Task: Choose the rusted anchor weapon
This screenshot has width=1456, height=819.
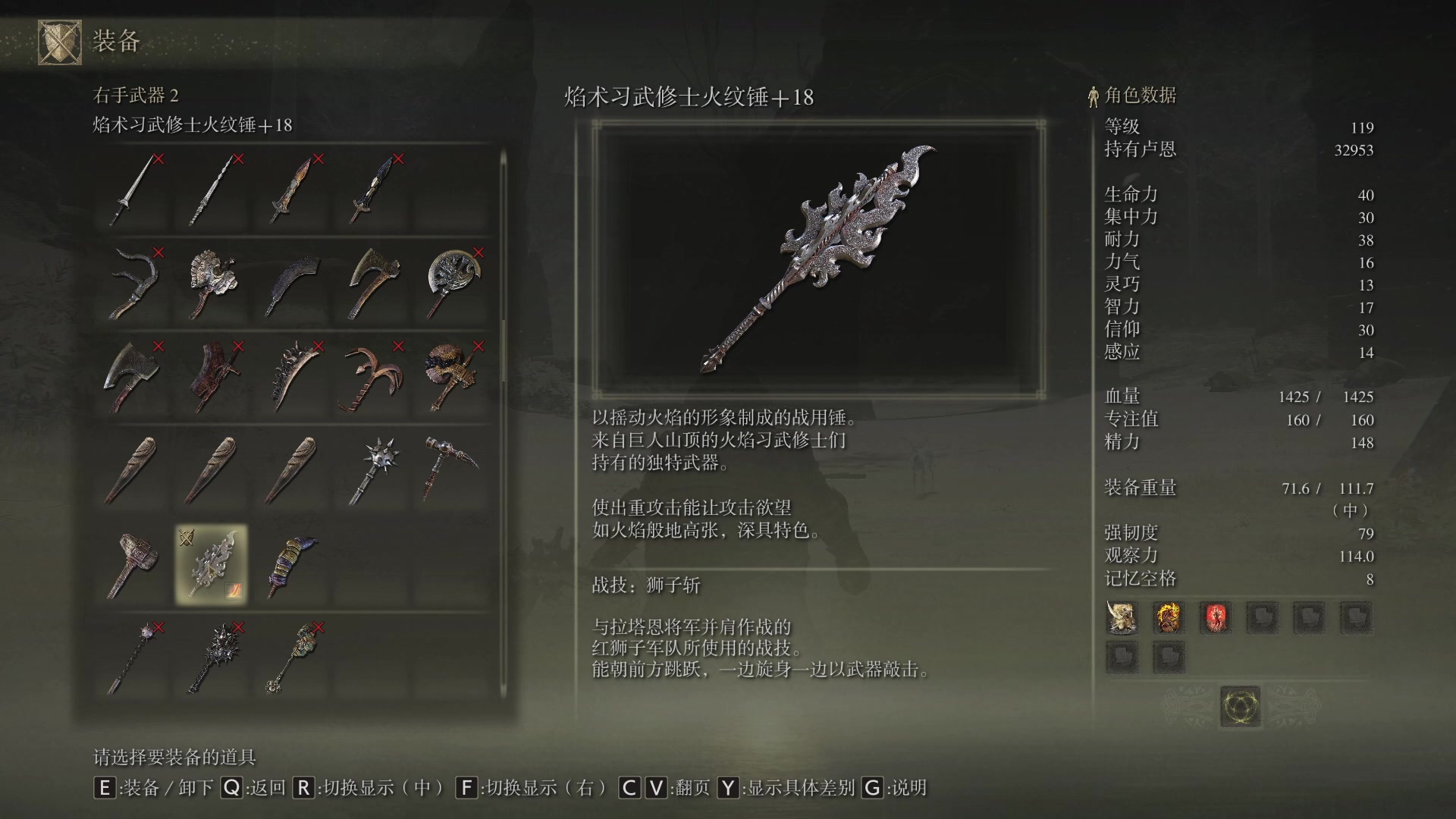Action: coord(371,377)
